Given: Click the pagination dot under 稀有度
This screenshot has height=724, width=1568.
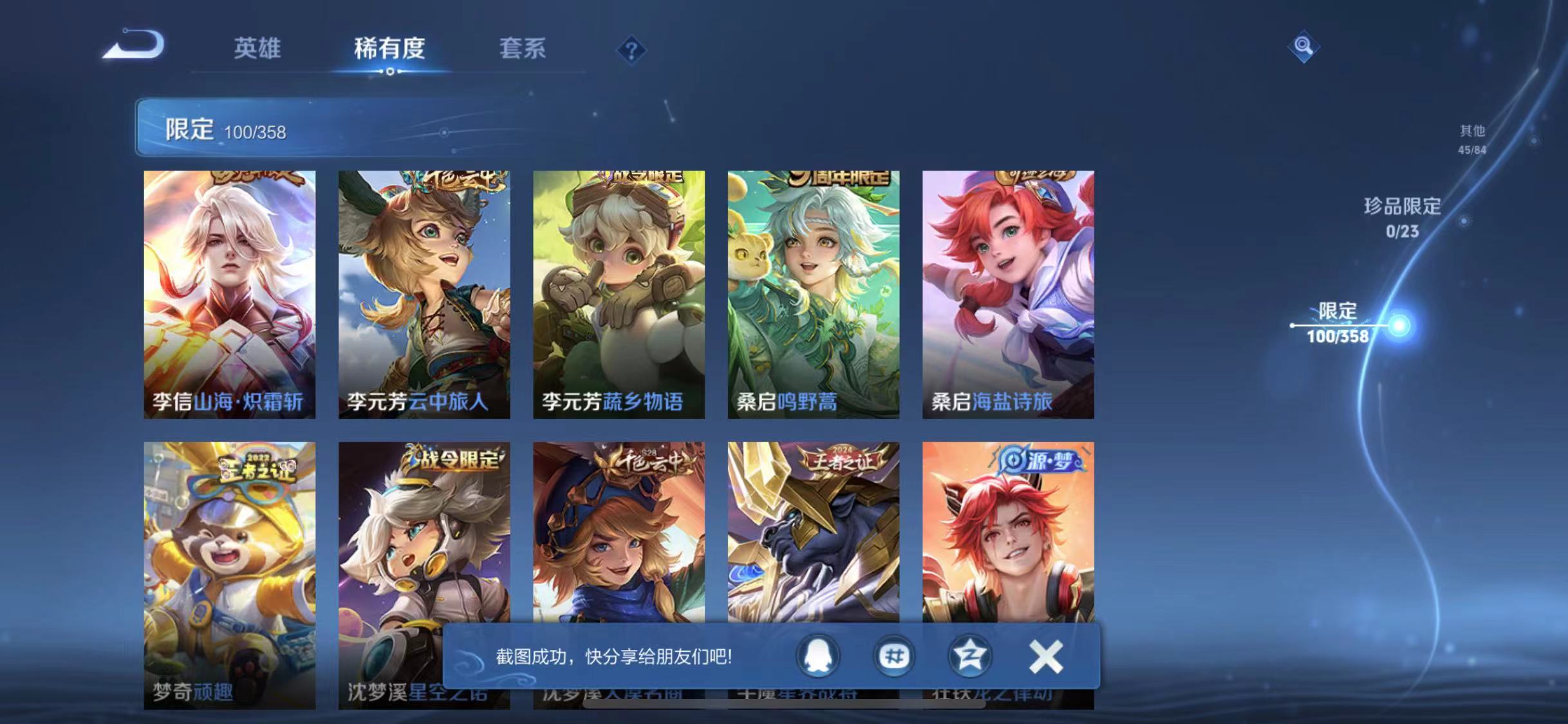Looking at the screenshot, I should click(389, 73).
